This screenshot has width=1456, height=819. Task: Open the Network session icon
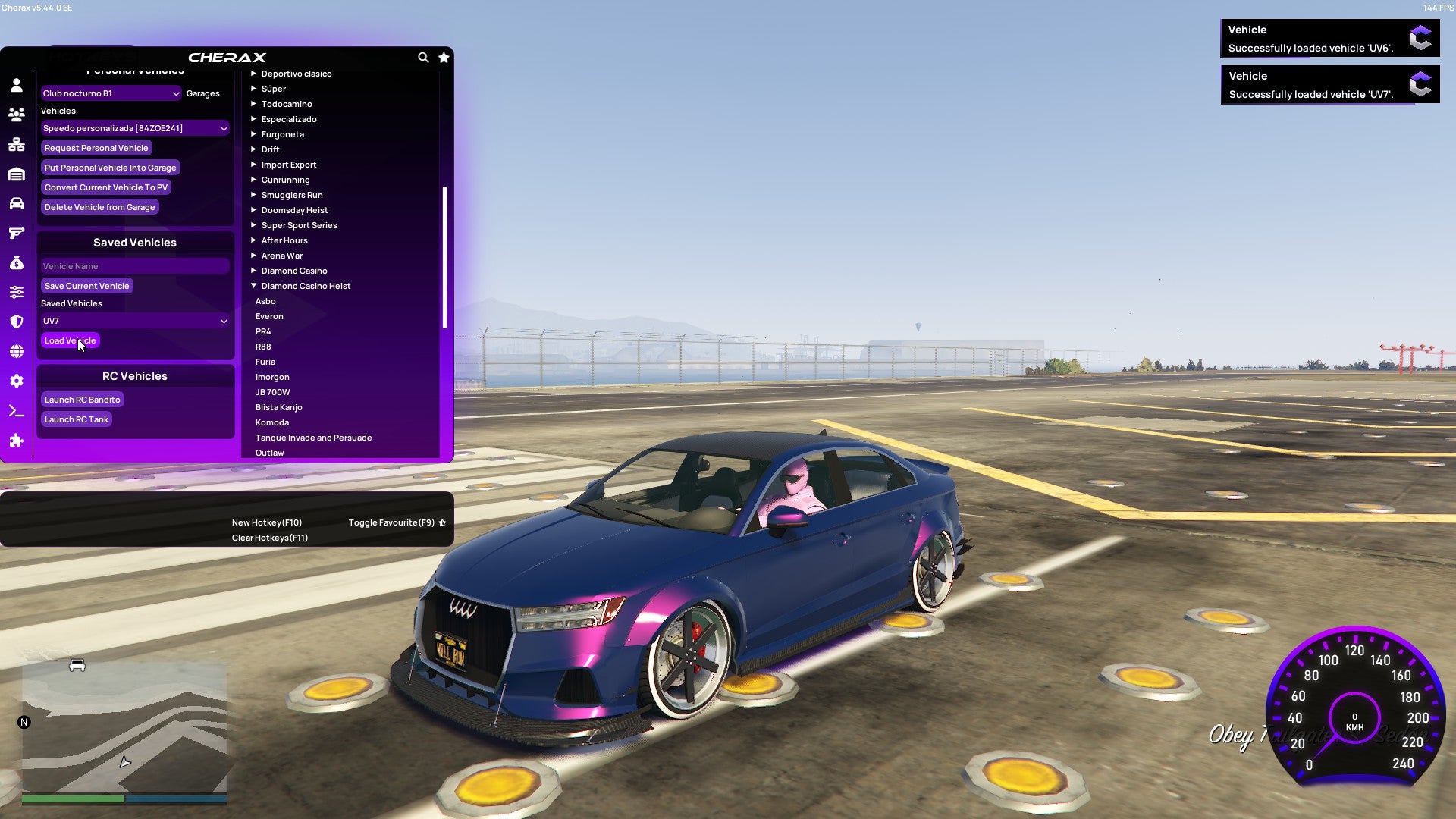pos(17,144)
